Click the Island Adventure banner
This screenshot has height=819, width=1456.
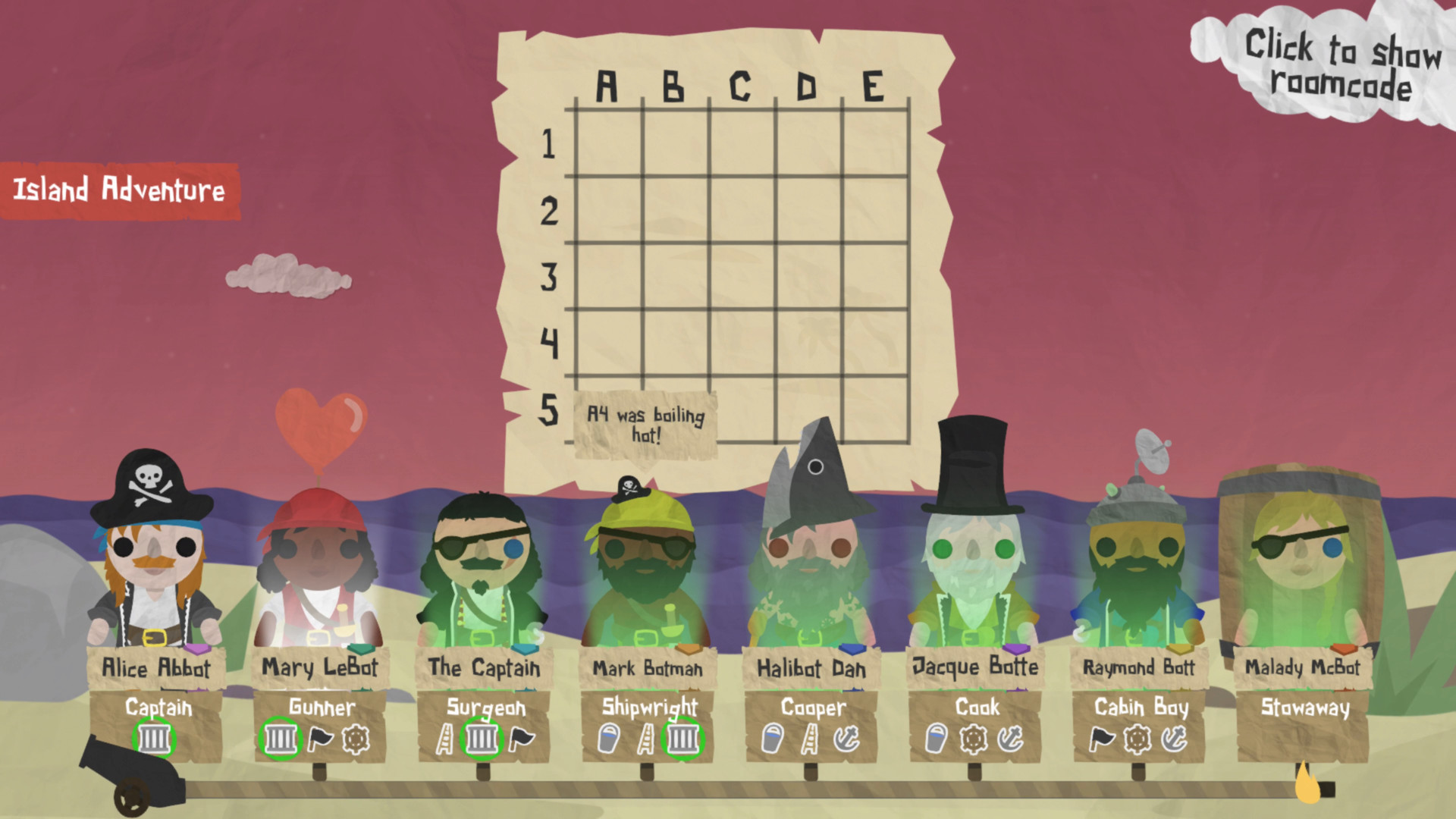pos(121,190)
